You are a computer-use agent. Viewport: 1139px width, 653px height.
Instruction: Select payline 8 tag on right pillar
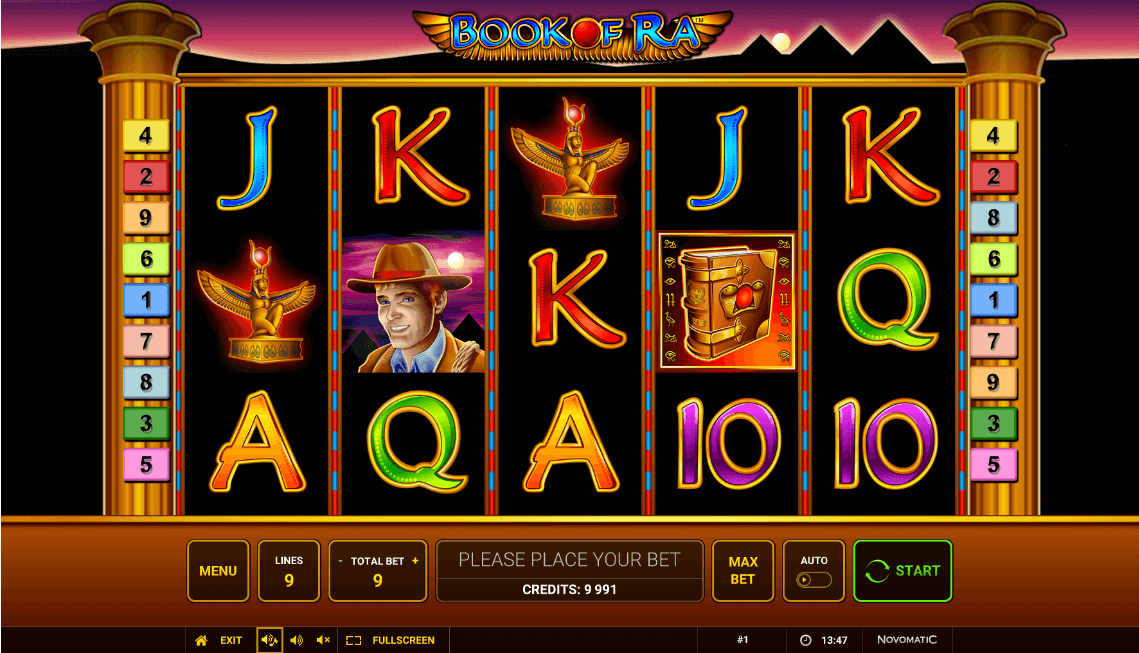point(993,218)
